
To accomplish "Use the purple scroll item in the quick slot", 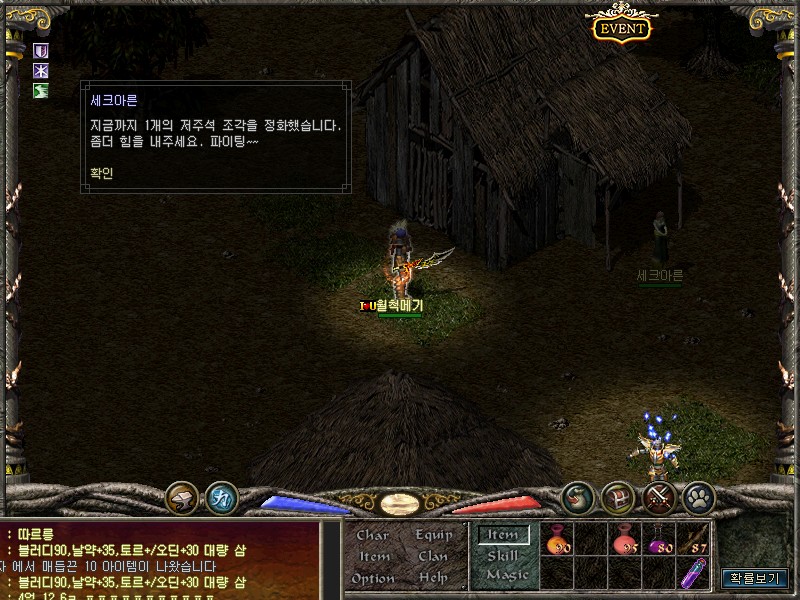I will tap(693, 573).
